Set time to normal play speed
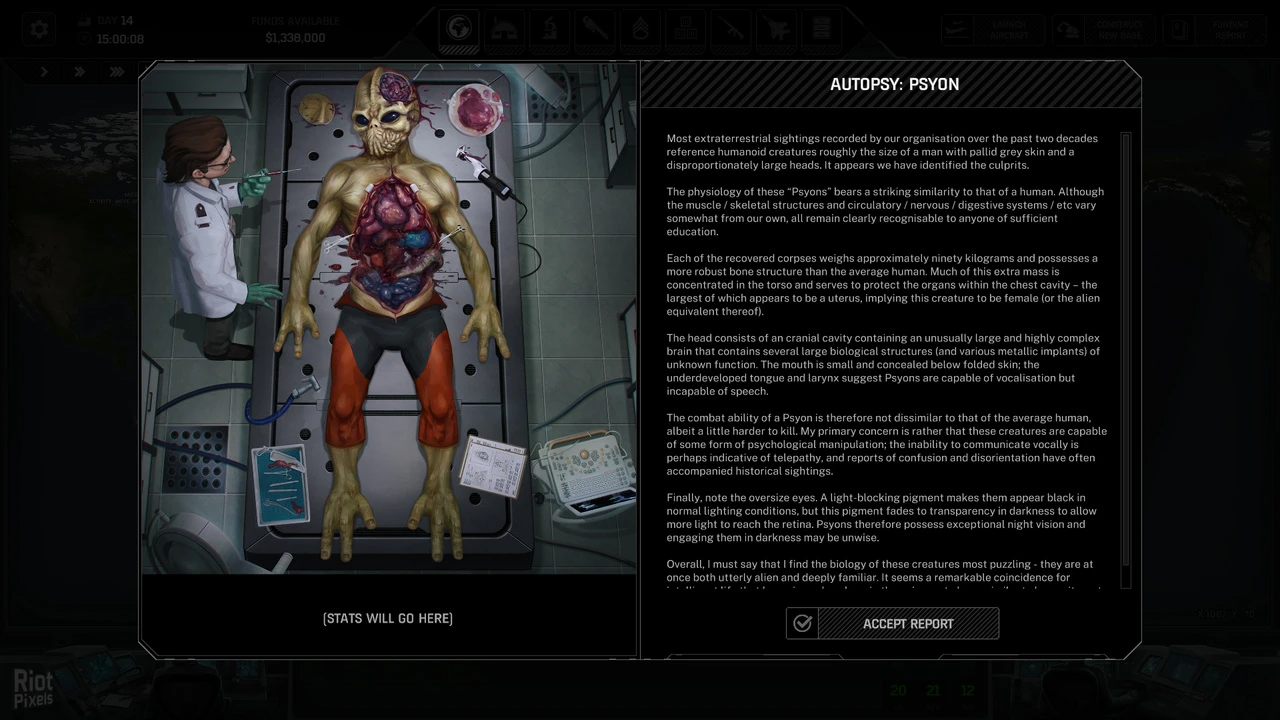 tap(44, 72)
